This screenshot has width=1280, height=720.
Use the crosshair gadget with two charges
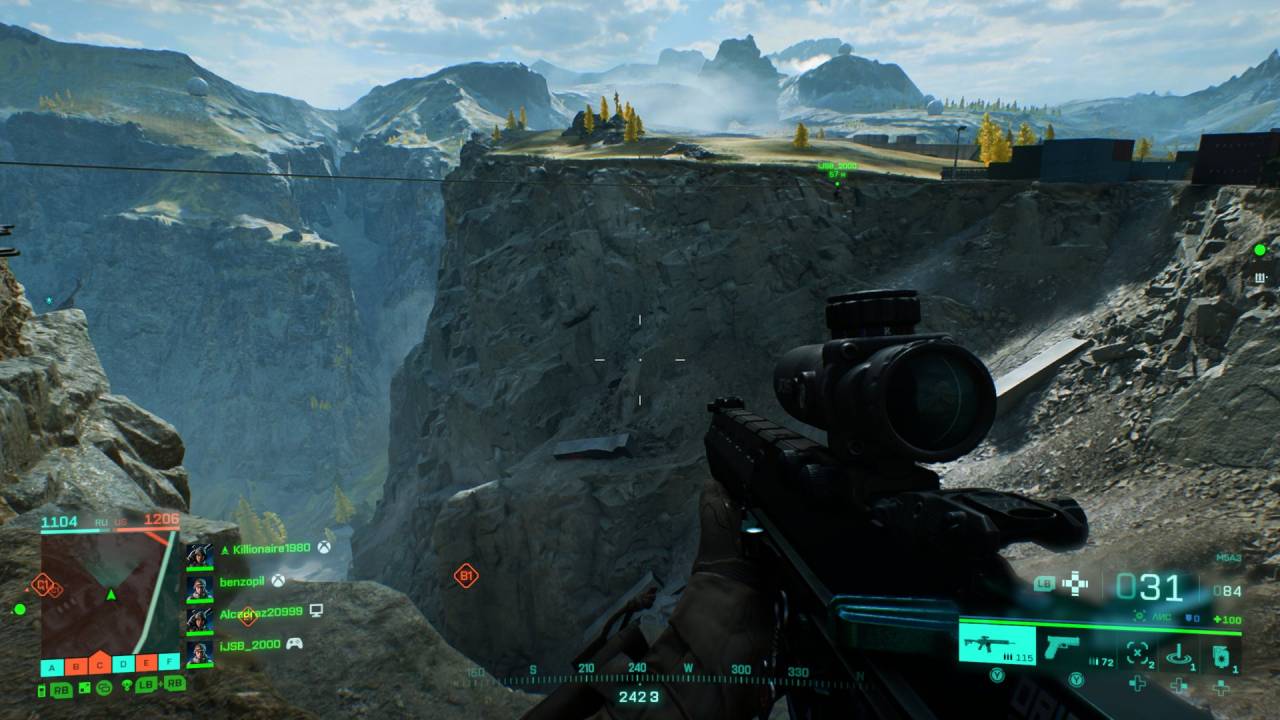(x=1137, y=653)
